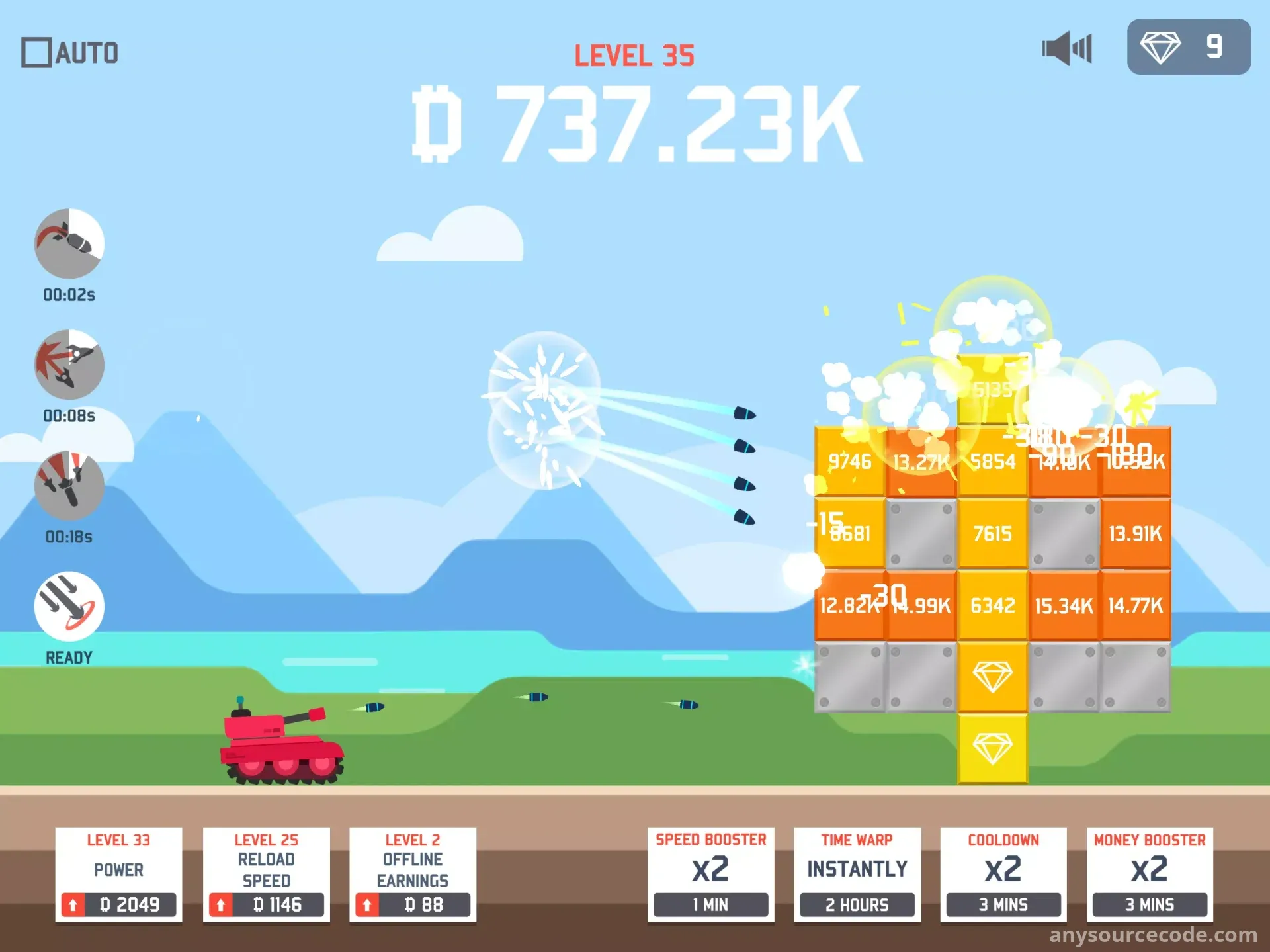Activate the Money Booster x2
Screen dimensions: 1270x952
tap(1150, 875)
